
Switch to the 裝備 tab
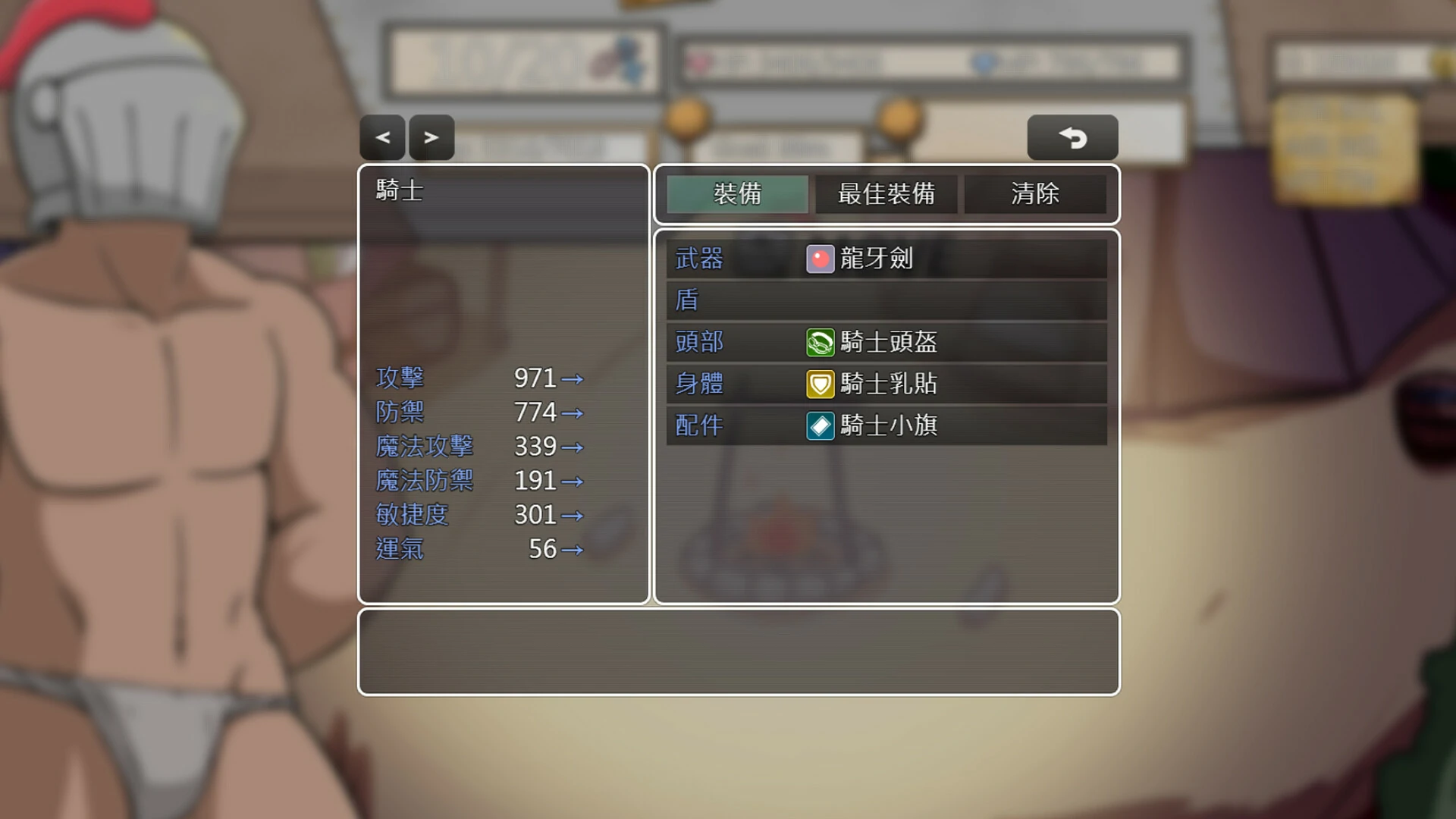click(x=736, y=194)
